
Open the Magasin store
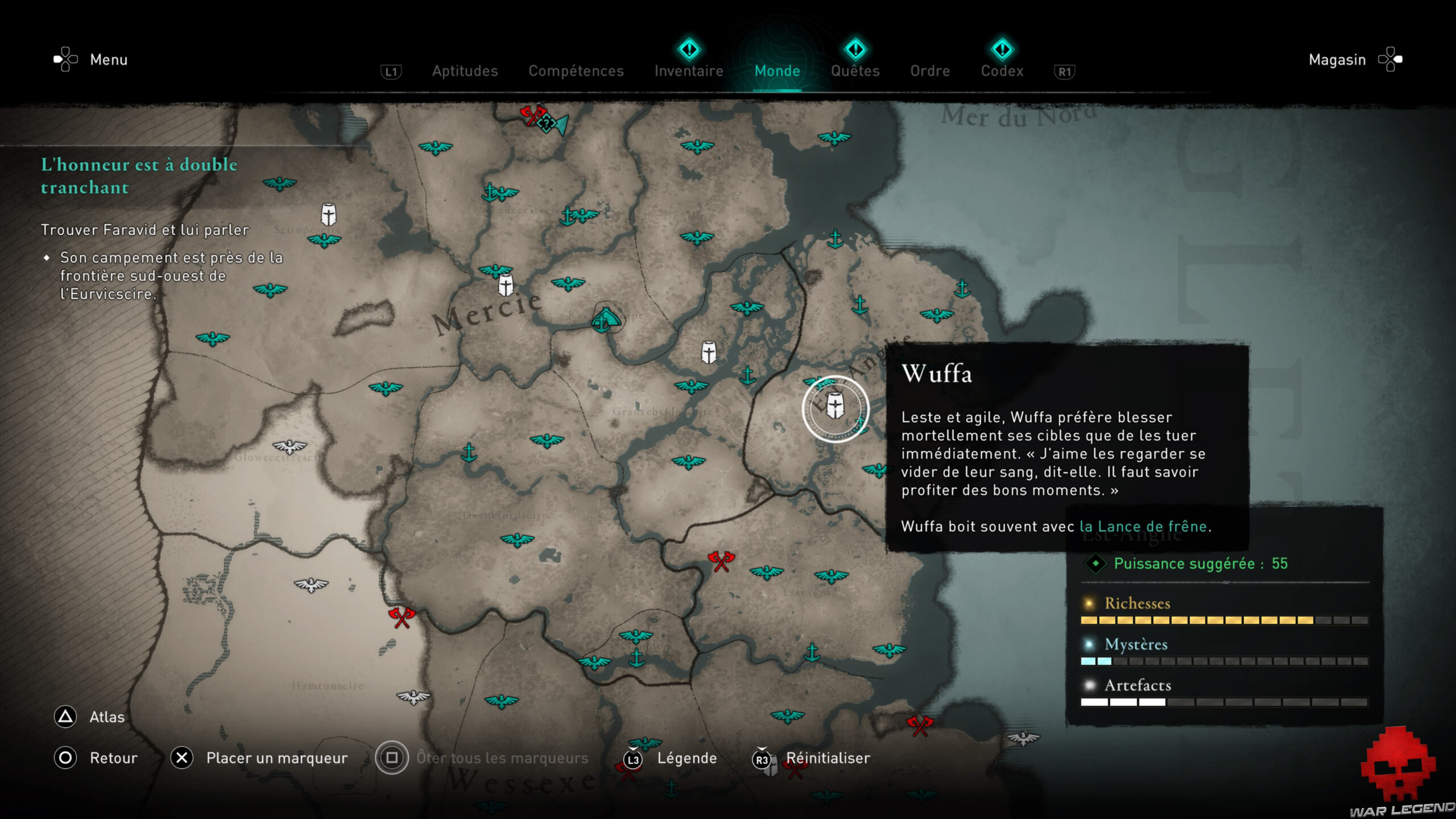click(1337, 59)
